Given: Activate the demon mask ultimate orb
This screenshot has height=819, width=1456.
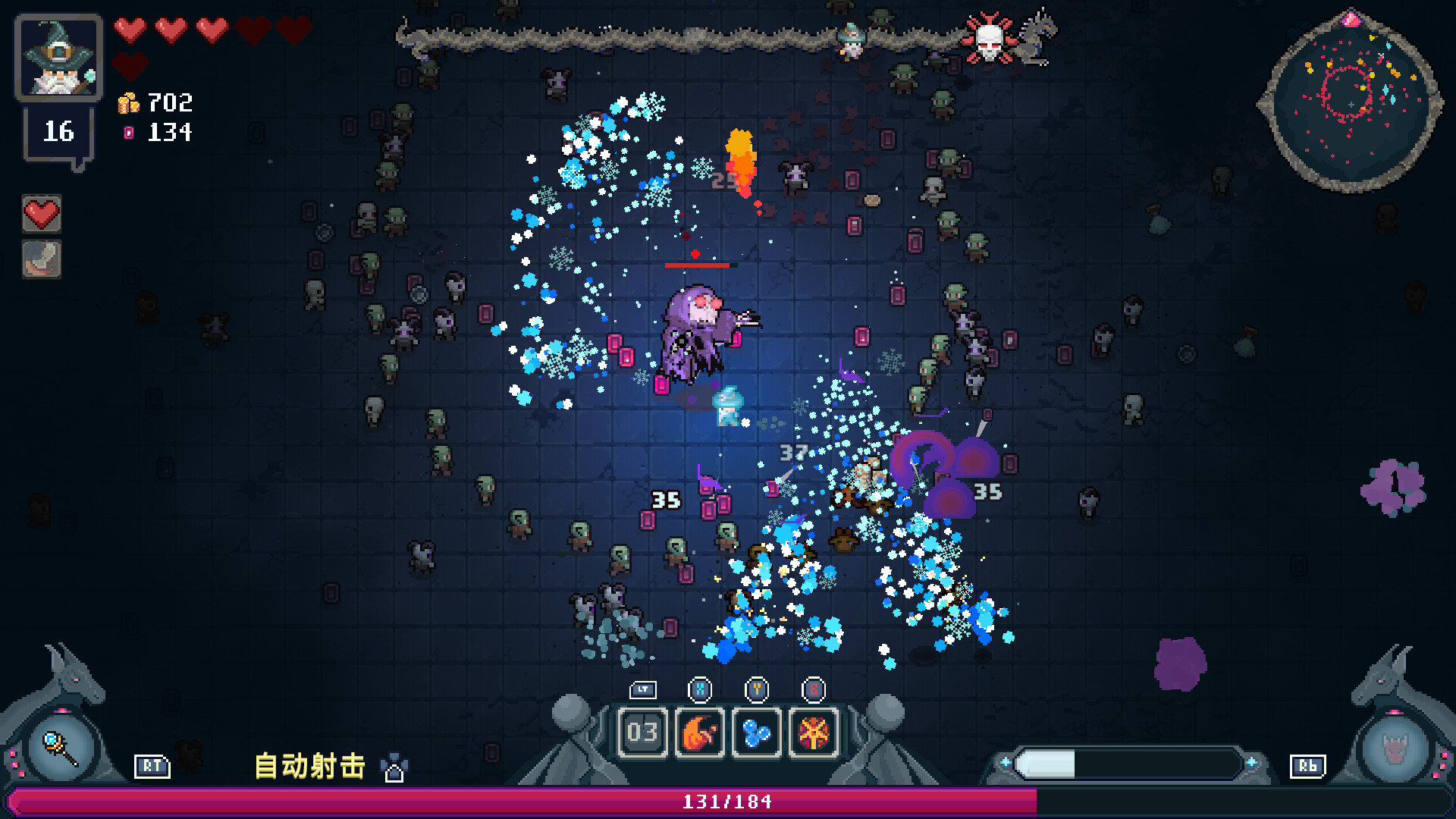Looking at the screenshot, I should click(x=1394, y=748).
